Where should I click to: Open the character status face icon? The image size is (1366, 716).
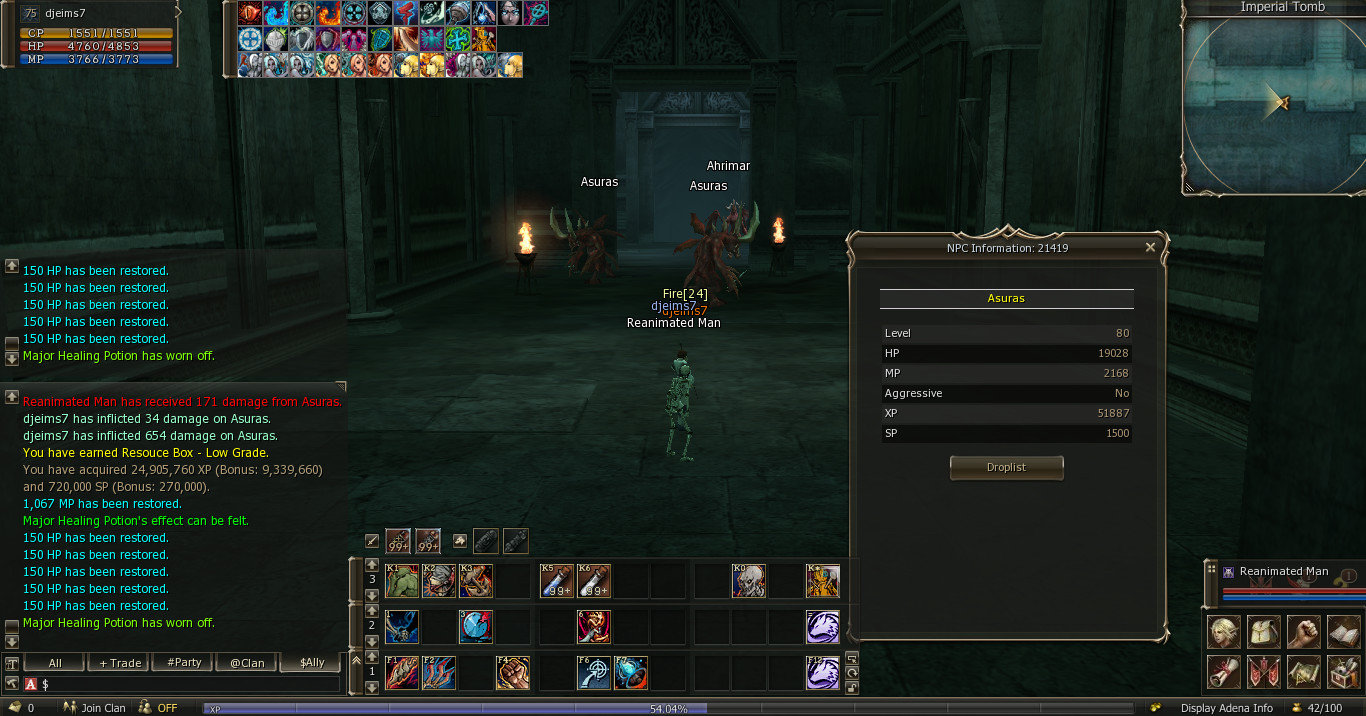click(x=1224, y=632)
